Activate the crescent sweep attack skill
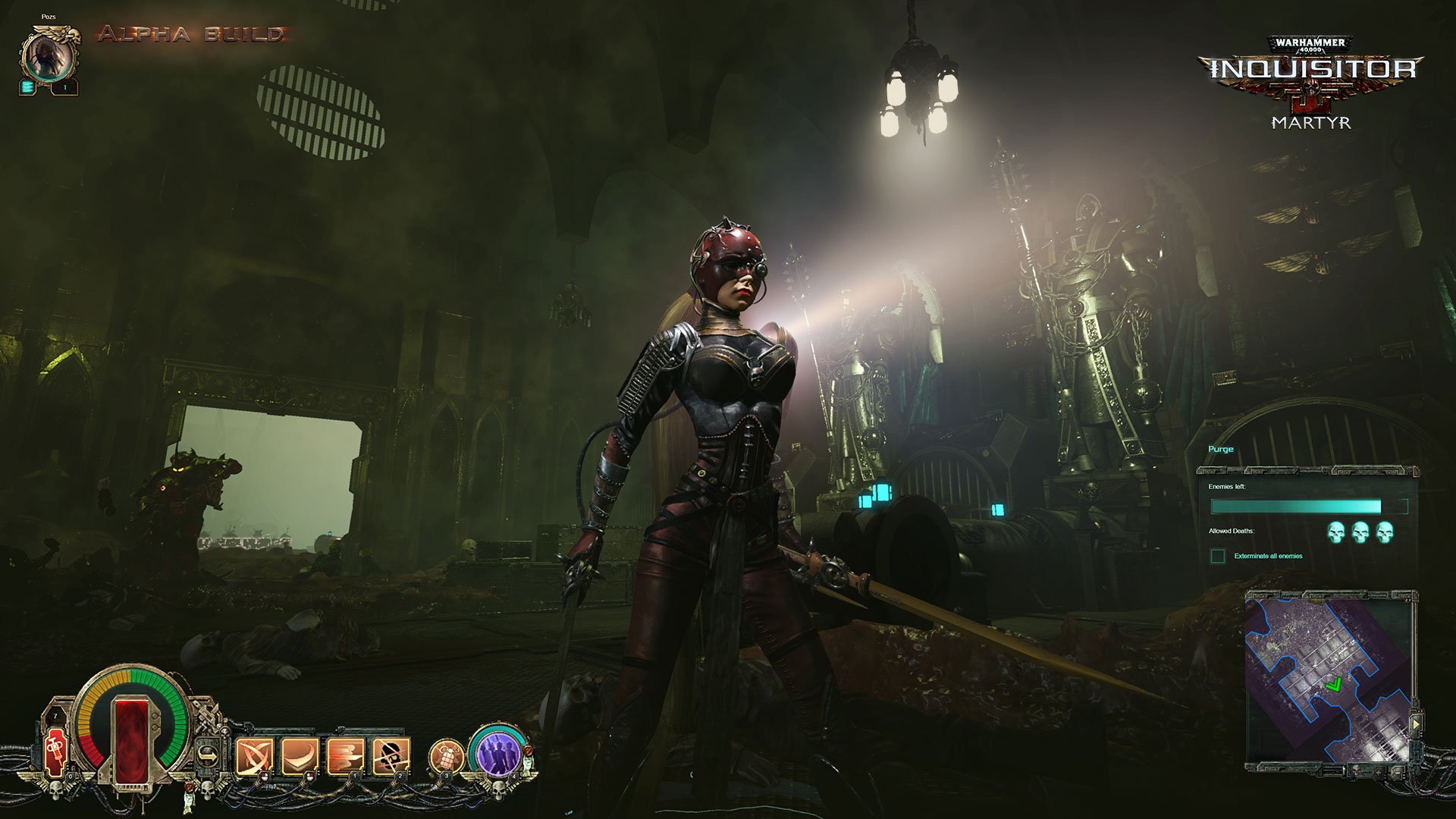Image resolution: width=1456 pixels, height=819 pixels. [299, 755]
